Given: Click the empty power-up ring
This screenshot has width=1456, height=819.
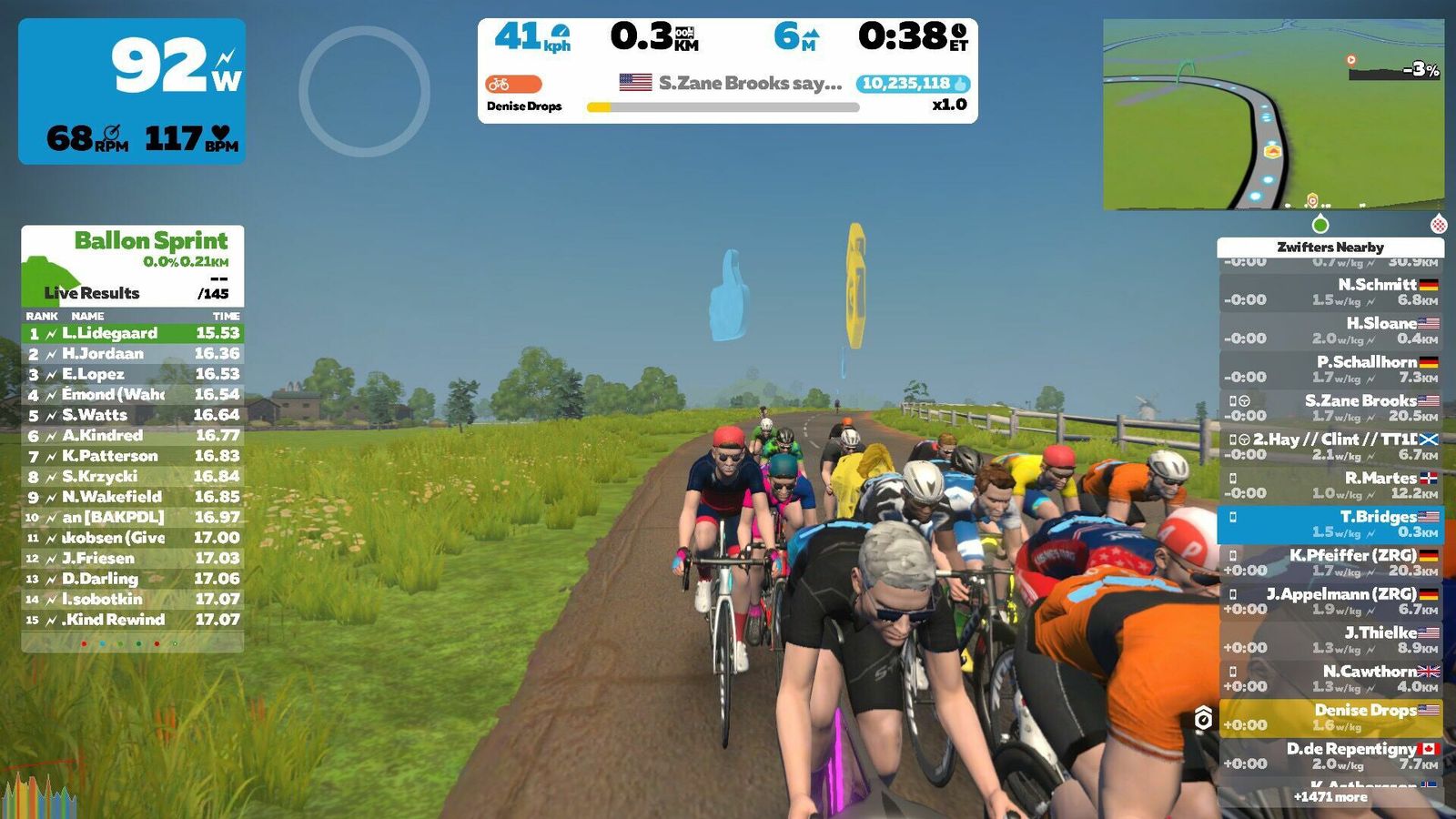Looking at the screenshot, I should point(364,91).
